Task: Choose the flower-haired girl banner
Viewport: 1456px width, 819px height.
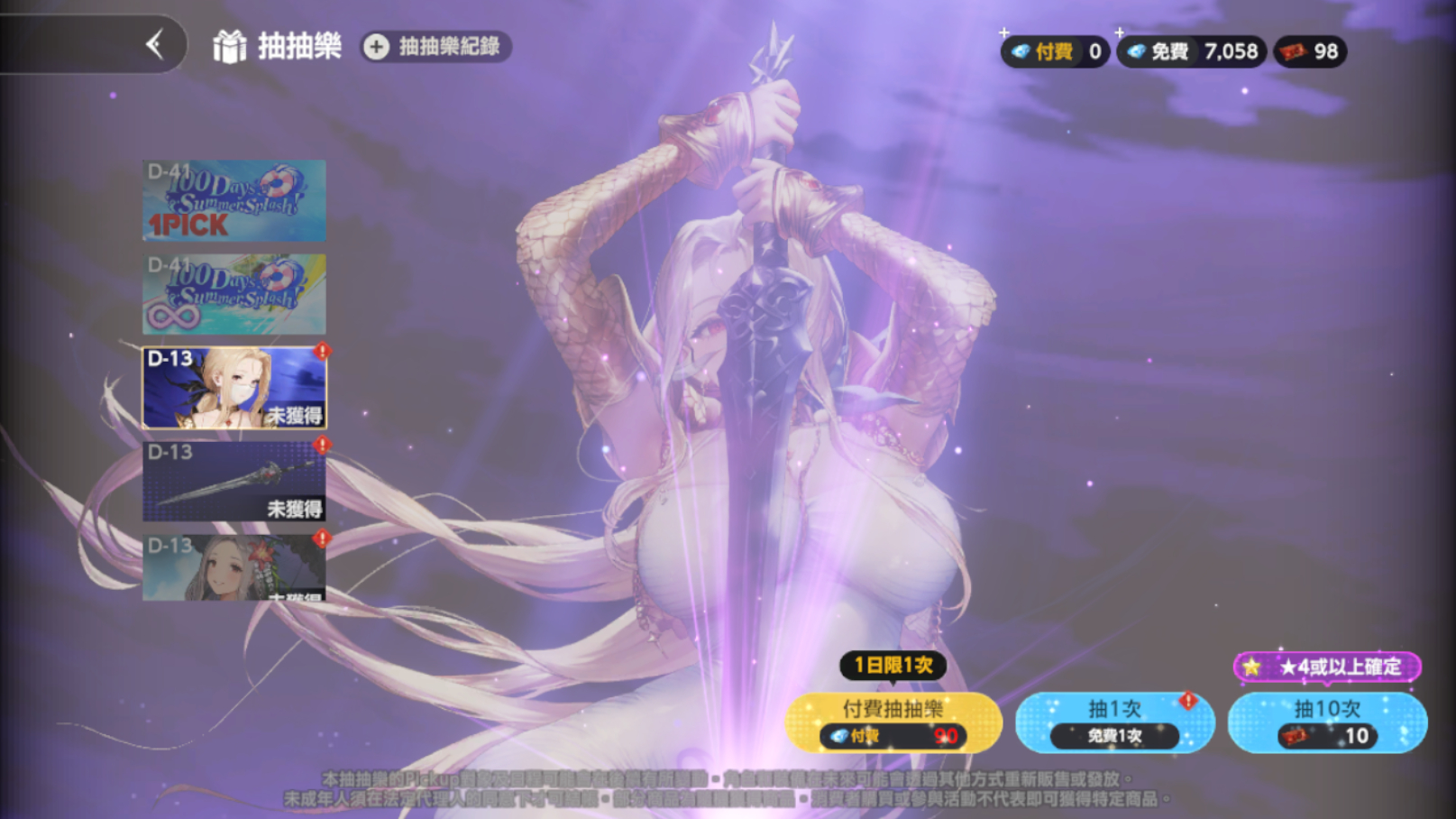Action: (234, 568)
